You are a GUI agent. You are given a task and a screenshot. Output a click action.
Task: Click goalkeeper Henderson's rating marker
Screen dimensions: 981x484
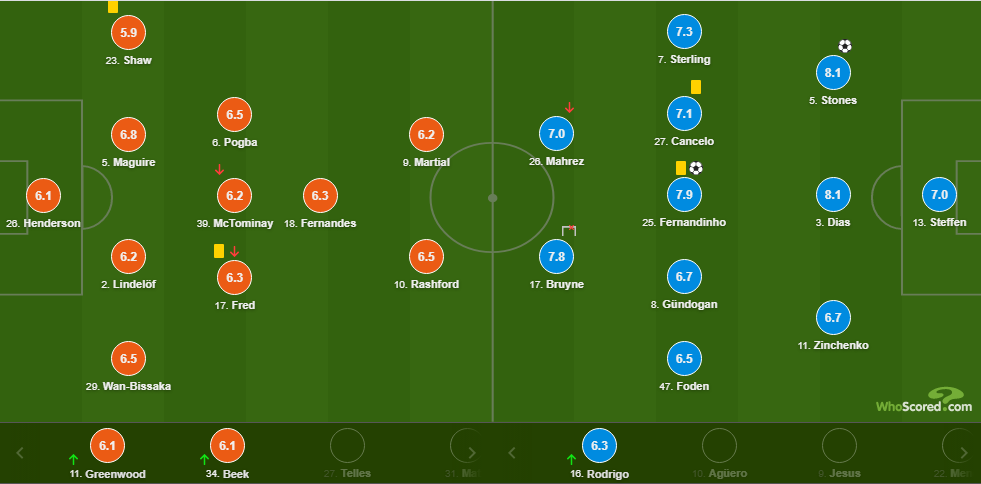42,195
